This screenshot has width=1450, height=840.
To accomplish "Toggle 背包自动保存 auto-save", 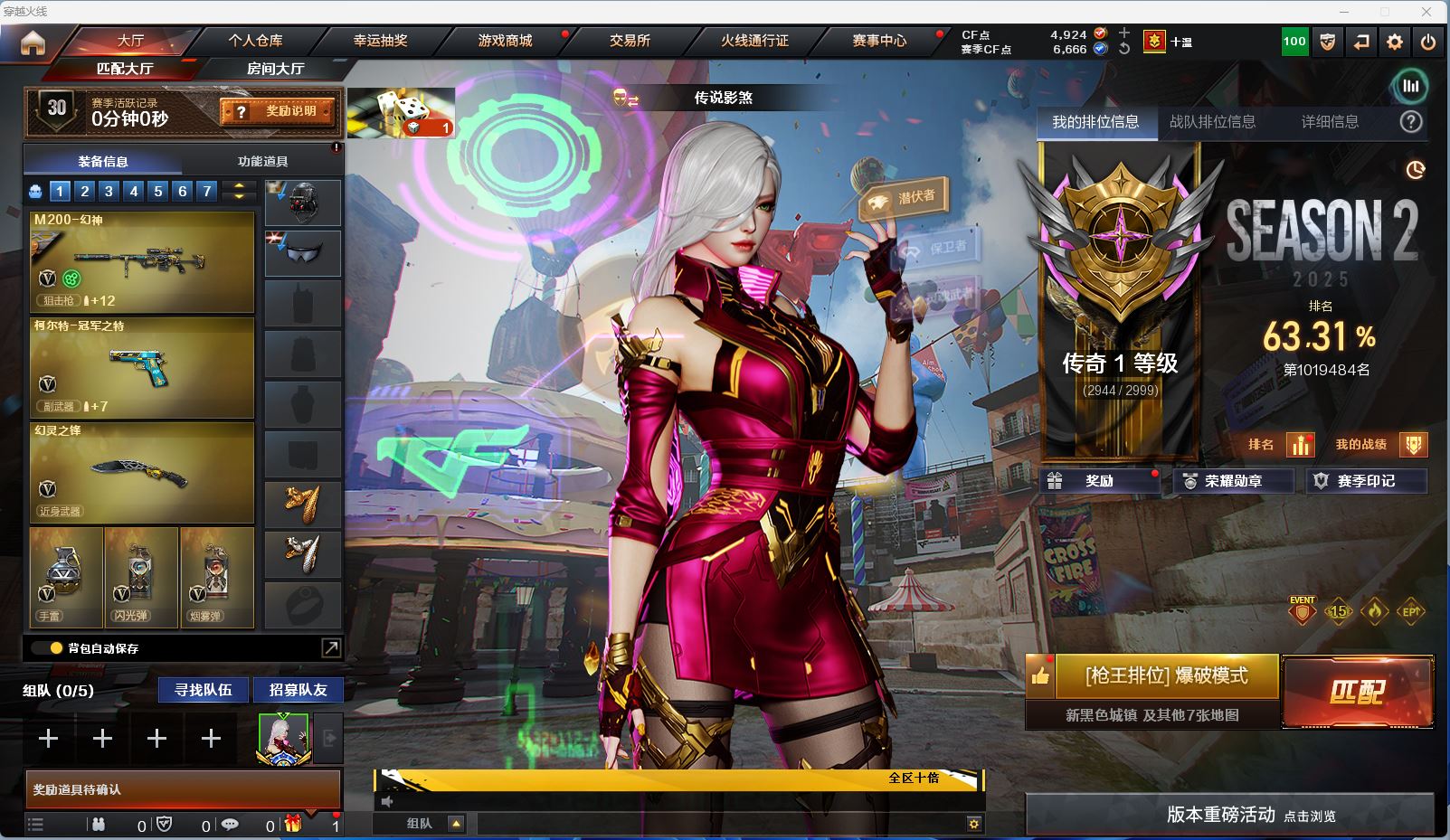I will click(x=56, y=648).
